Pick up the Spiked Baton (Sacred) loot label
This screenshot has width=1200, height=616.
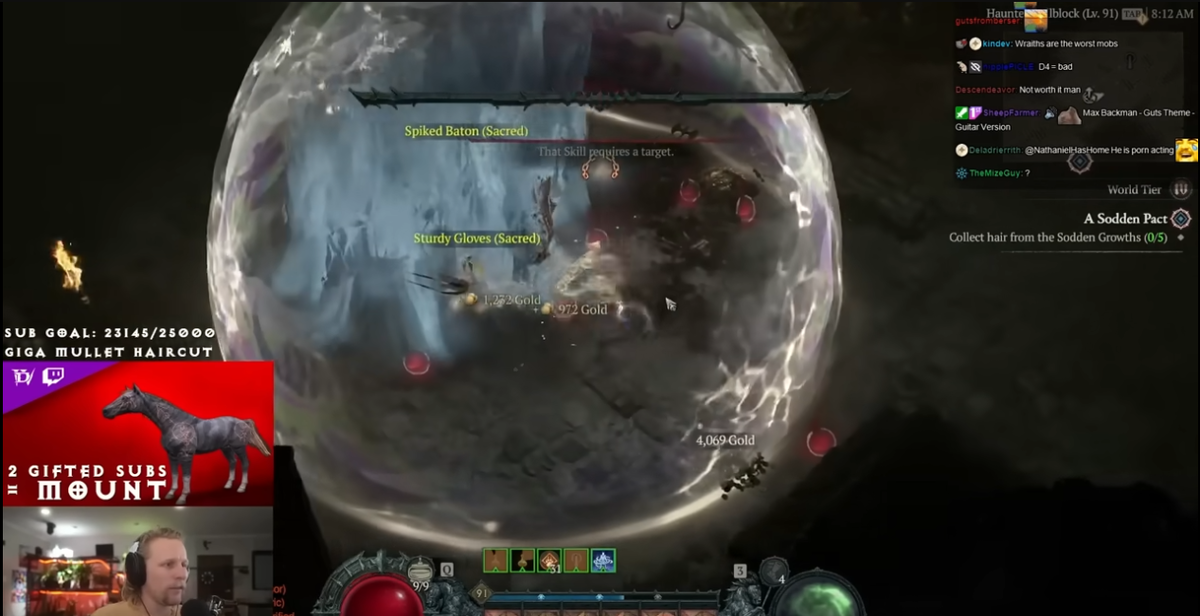click(466, 131)
